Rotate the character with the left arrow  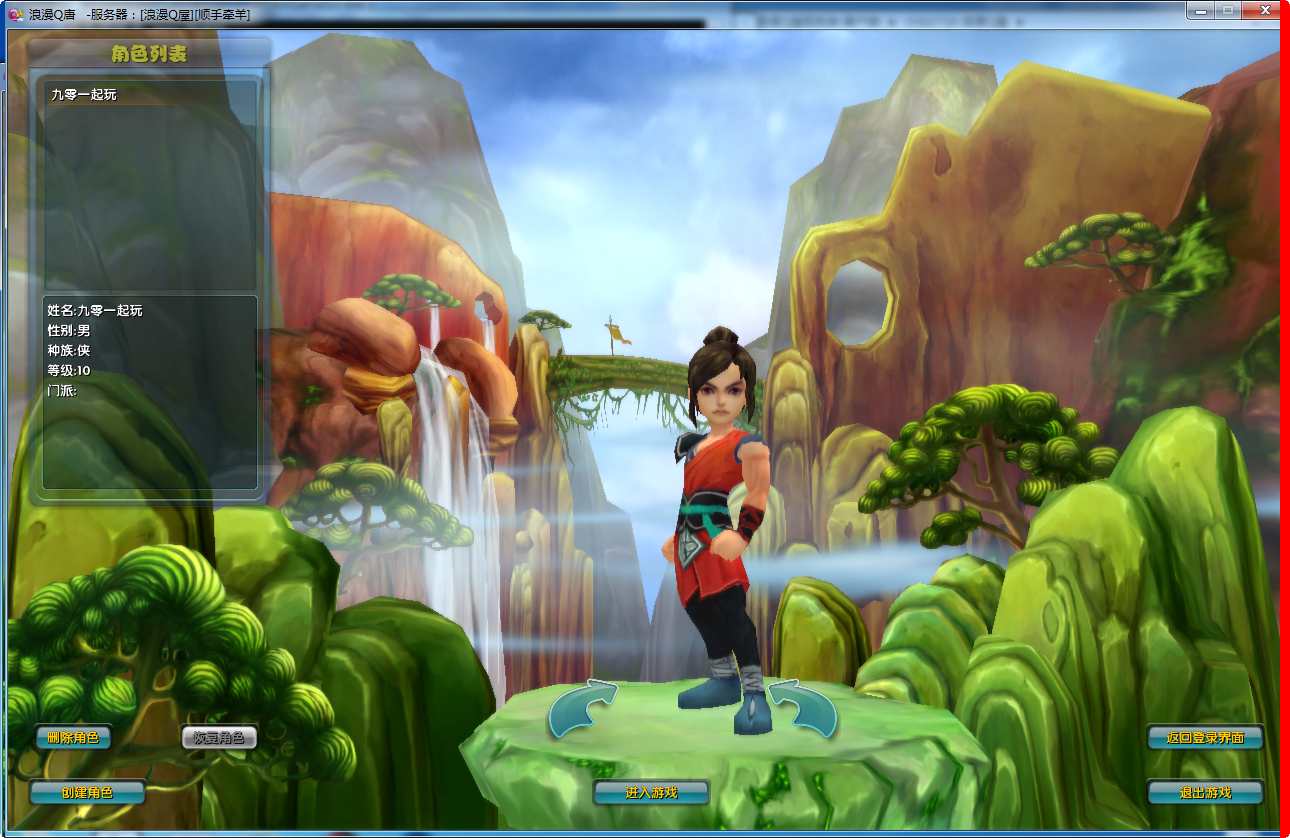coord(583,707)
